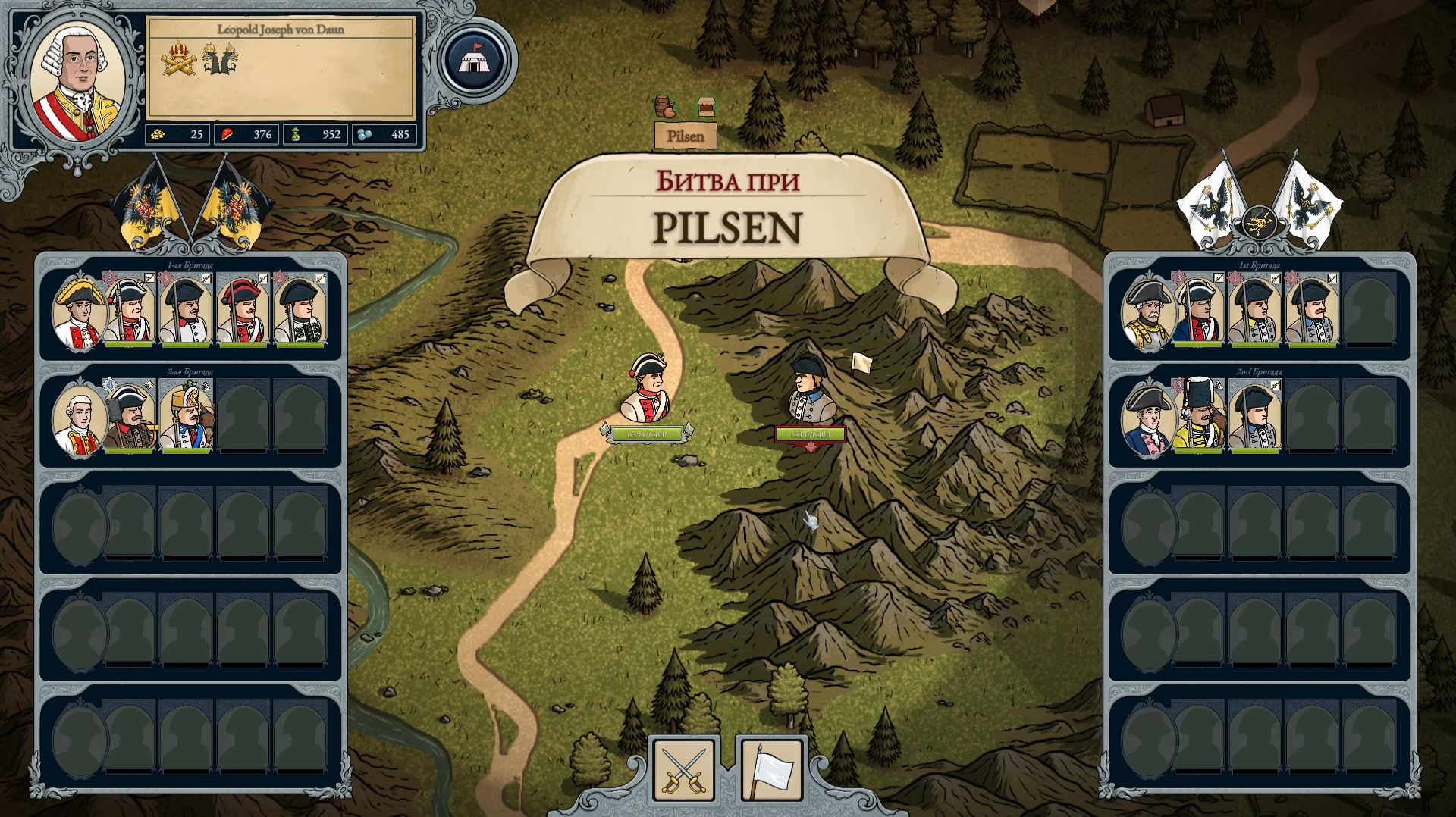Select the white-wigged second brigade commander
Image resolution: width=1456 pixels, height=817 pixels.
point(78,418)
